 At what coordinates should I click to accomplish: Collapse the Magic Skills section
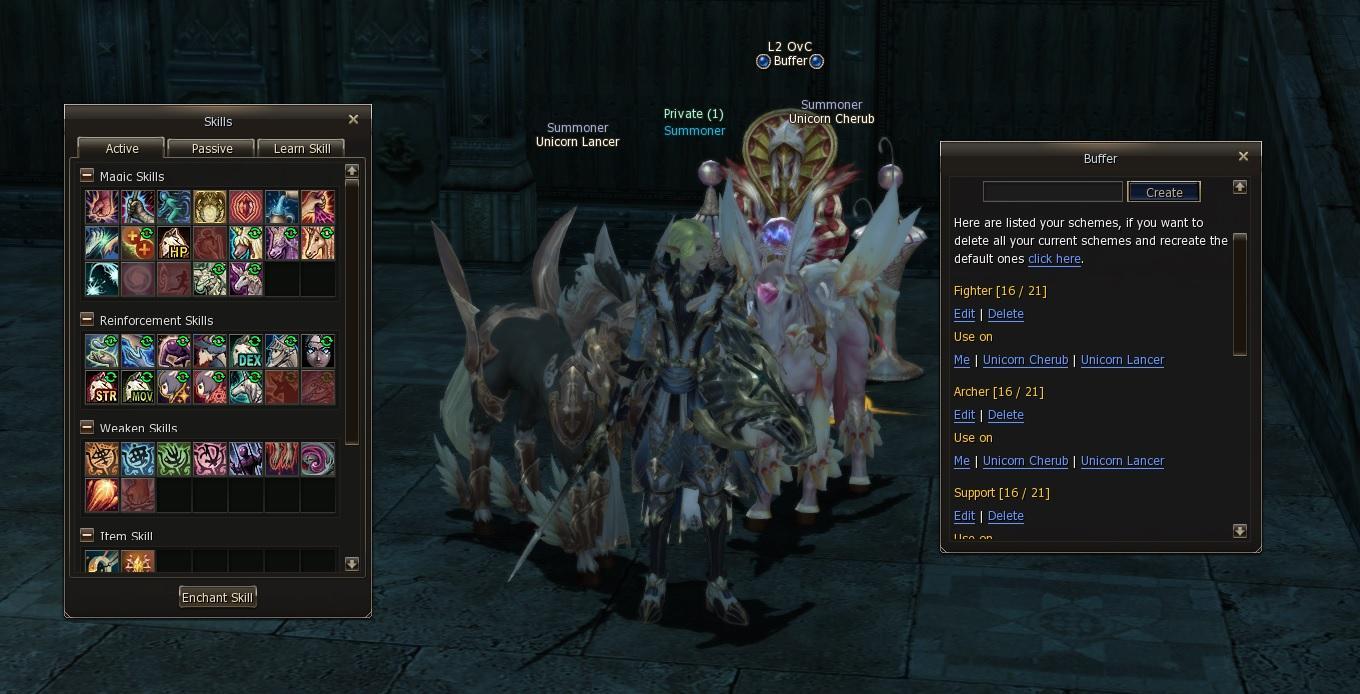tap(87, 176)
